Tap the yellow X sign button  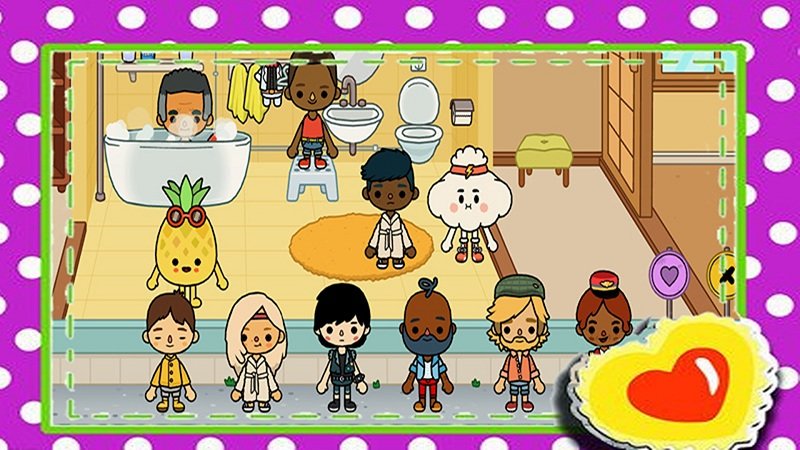[x=719, y=270]
